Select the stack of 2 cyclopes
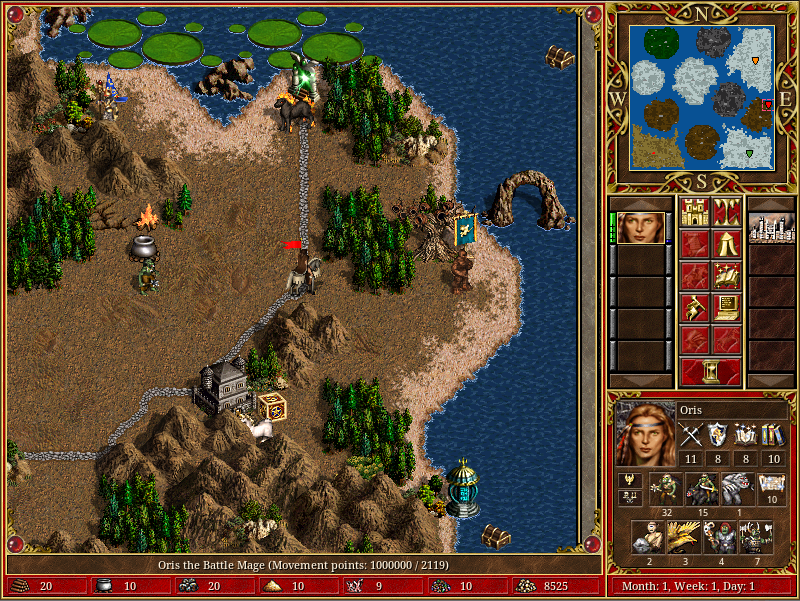This screenshot has width=800, height=601. click(649, 537)
